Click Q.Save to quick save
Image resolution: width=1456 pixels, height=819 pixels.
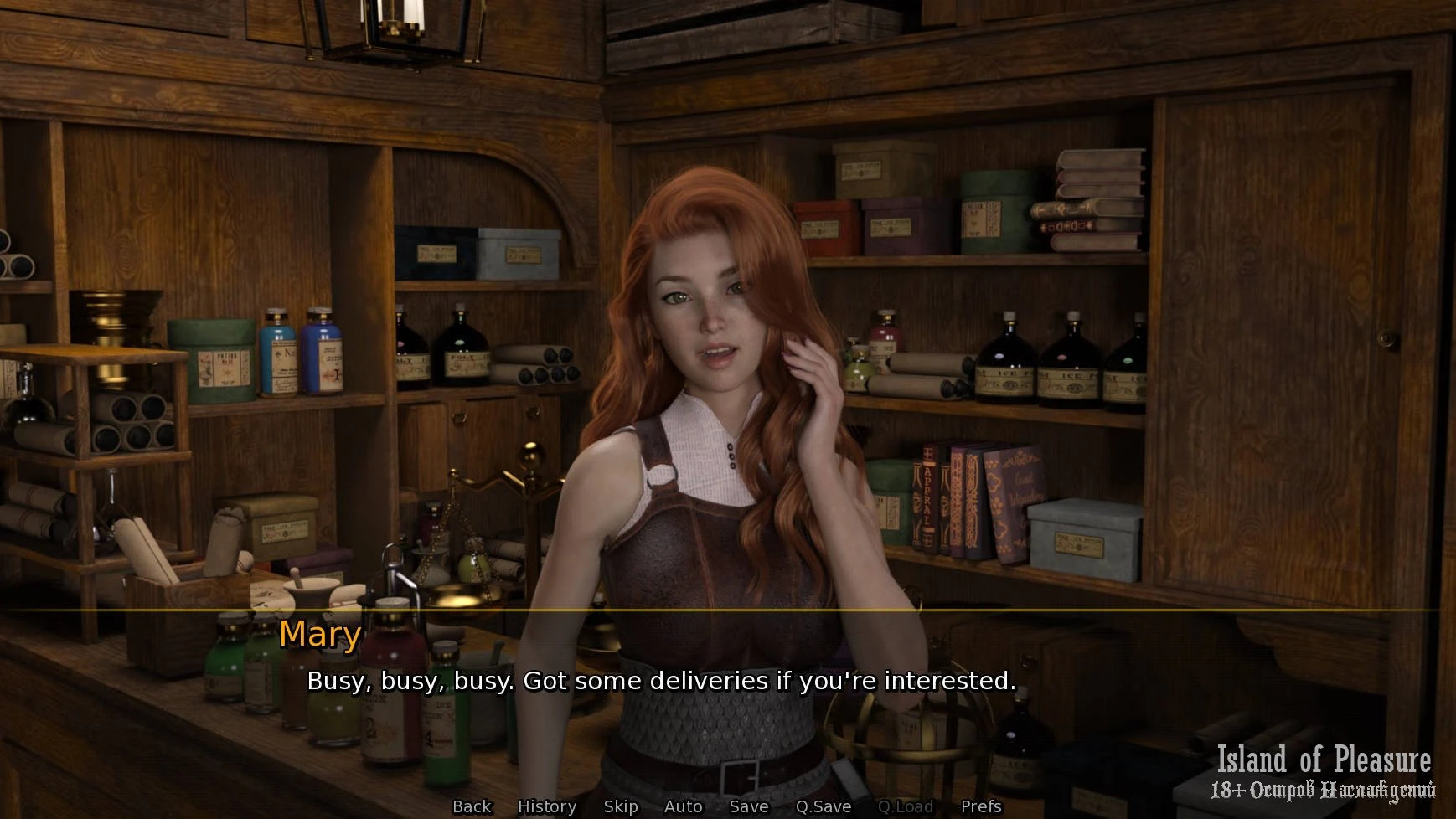point(823,806)
